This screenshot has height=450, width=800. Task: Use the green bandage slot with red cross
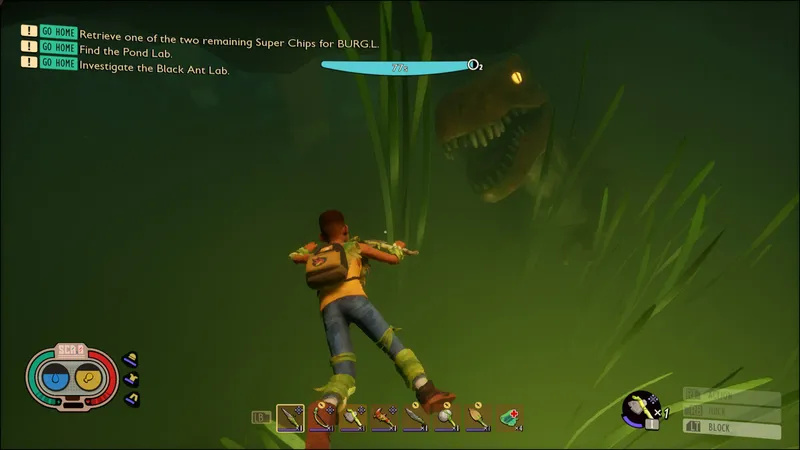point(509,417)
